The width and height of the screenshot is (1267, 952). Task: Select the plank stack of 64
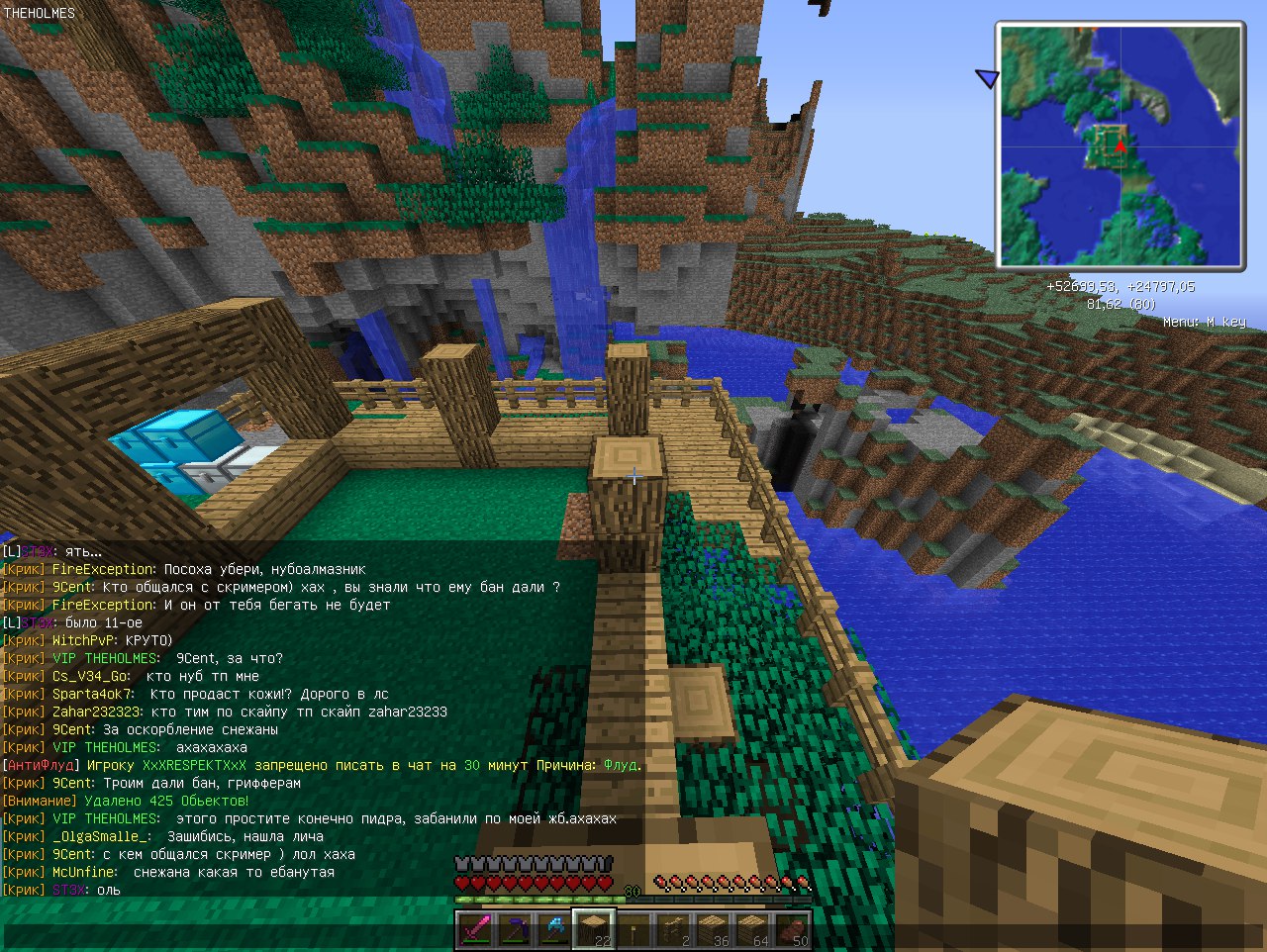point(752,930)
